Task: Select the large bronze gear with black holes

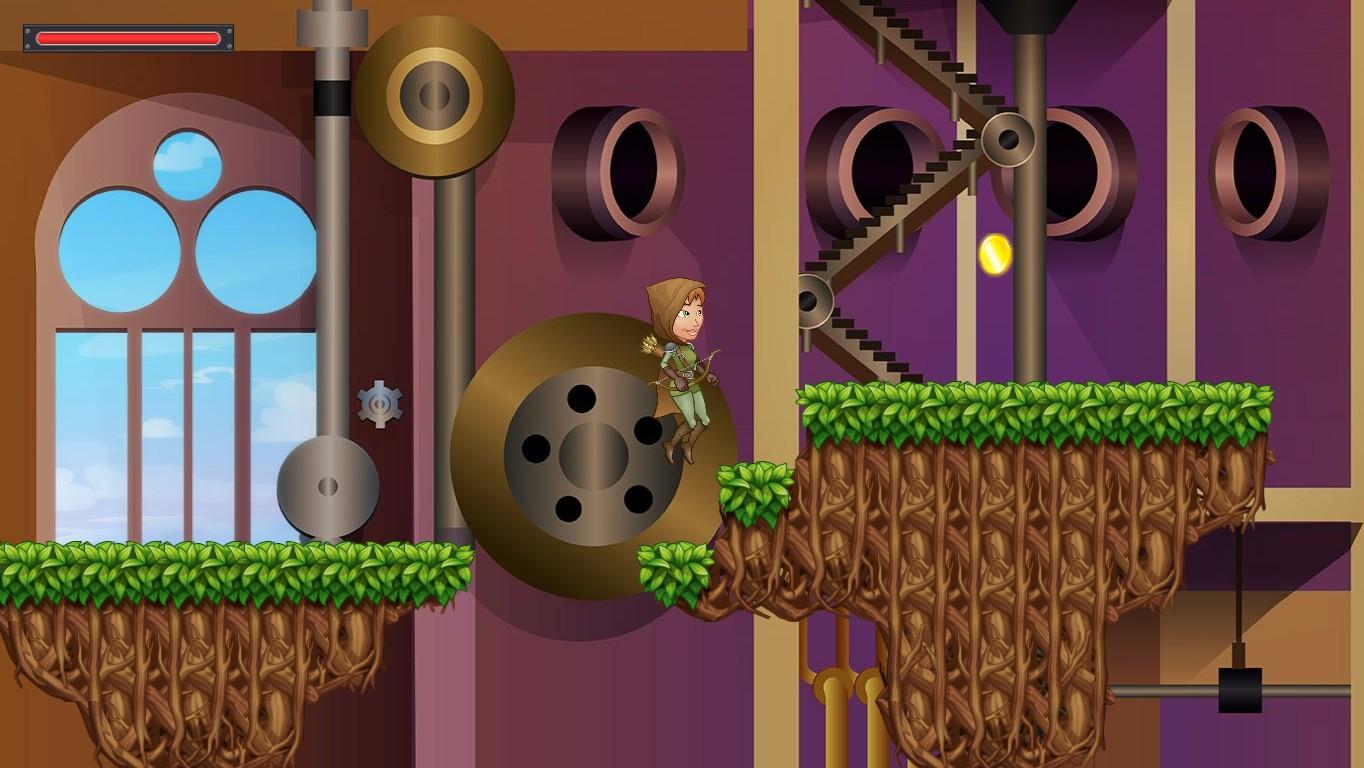Action: click(590, 455)
